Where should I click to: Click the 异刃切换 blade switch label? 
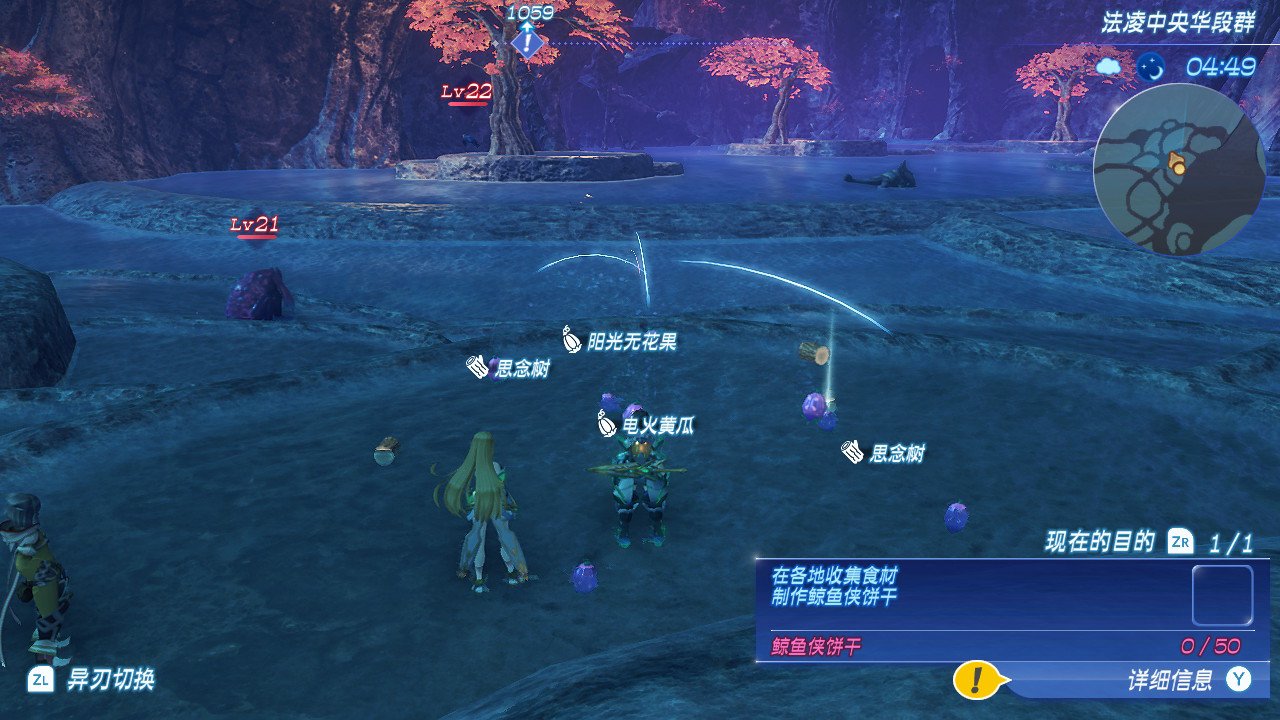[110, 681]
